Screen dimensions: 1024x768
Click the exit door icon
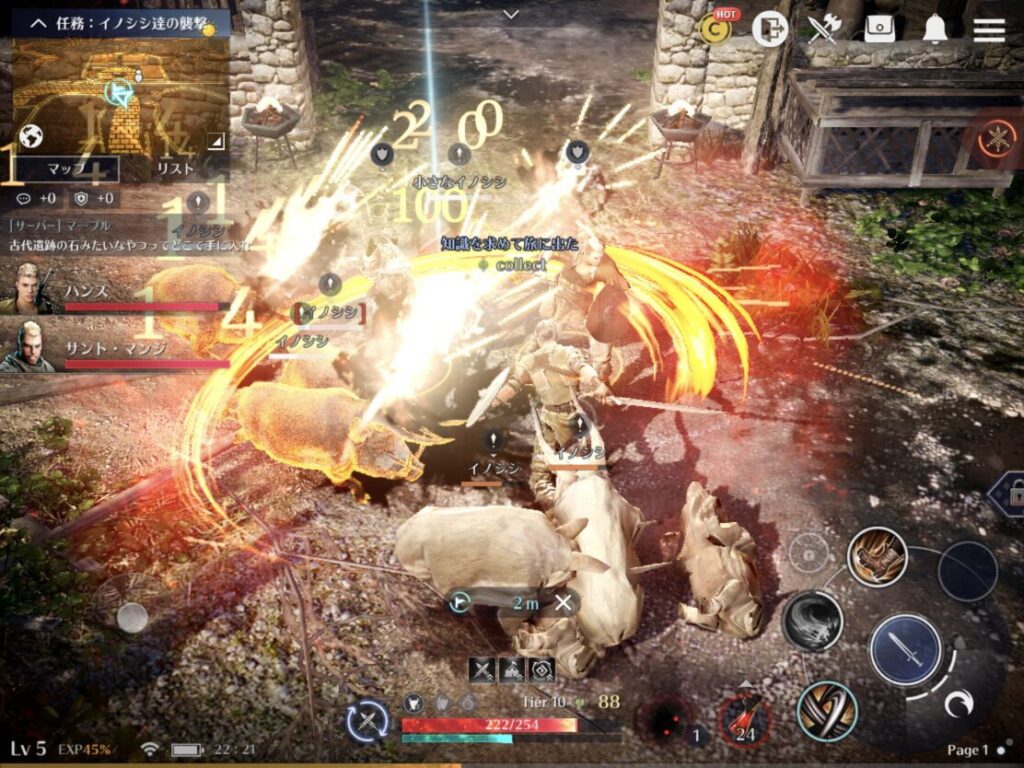click(x=770, y=30)
